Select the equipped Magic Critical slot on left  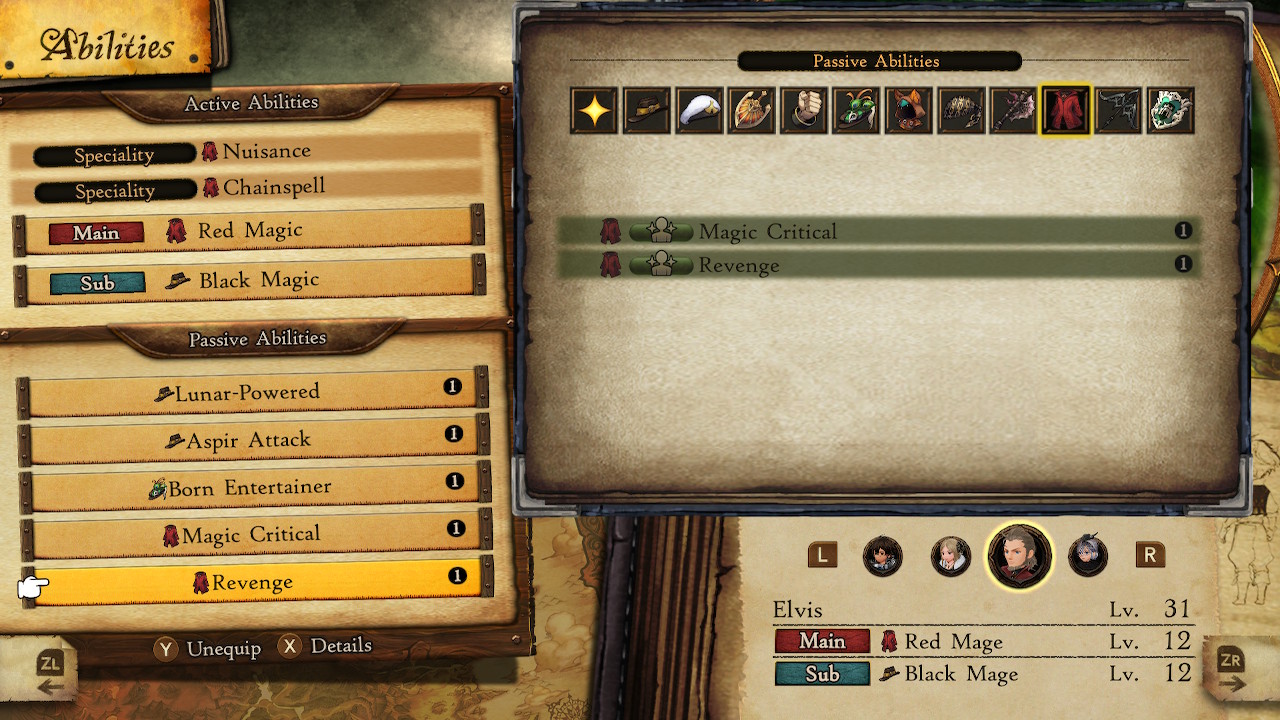[254, 535]
